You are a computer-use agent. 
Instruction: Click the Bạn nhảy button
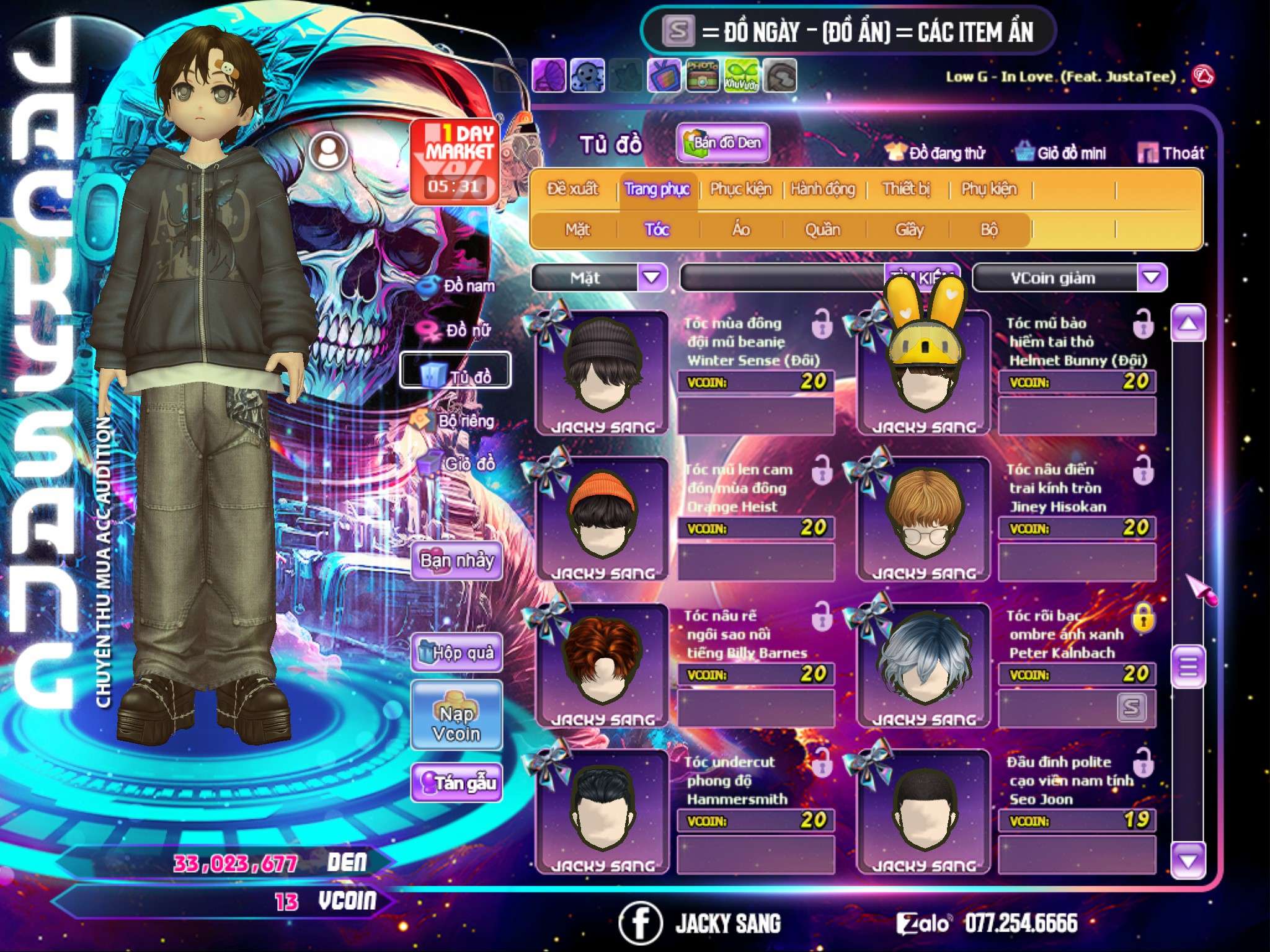coord(456,561)
